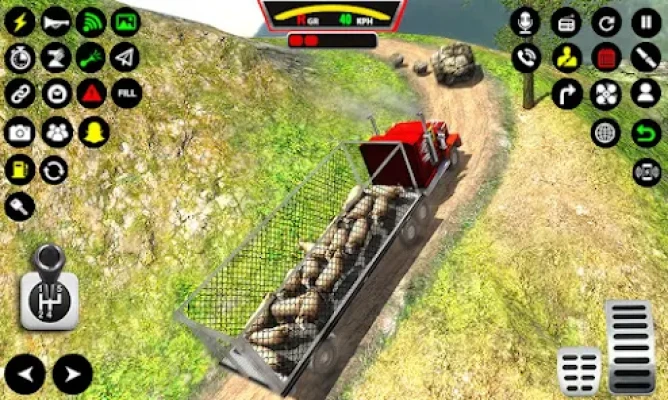Viewport: 668px width, 400px height.
Task: Step on the brake pedal
Action: [580, 370]
